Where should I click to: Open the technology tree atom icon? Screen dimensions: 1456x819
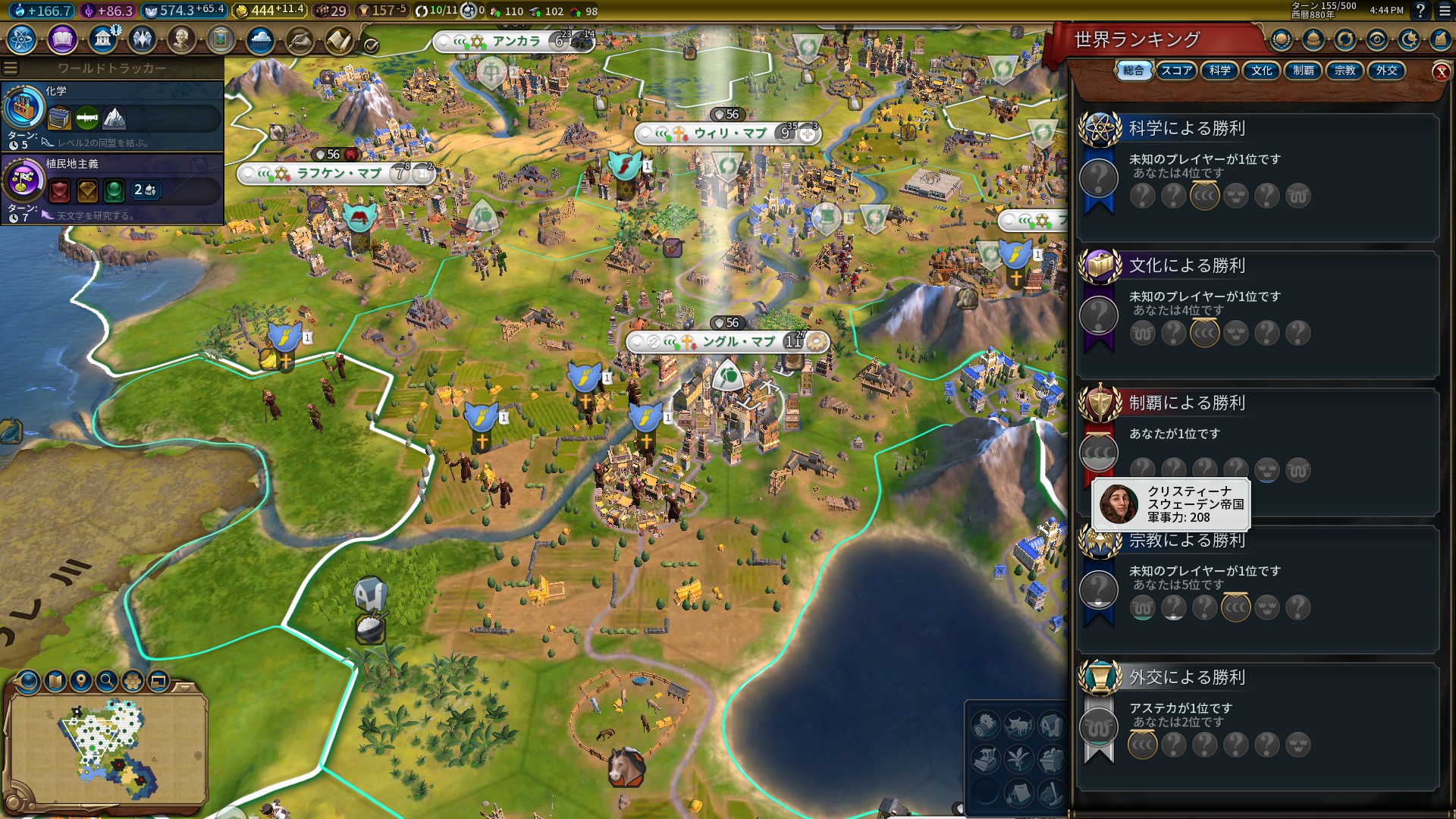coord(22,39)
